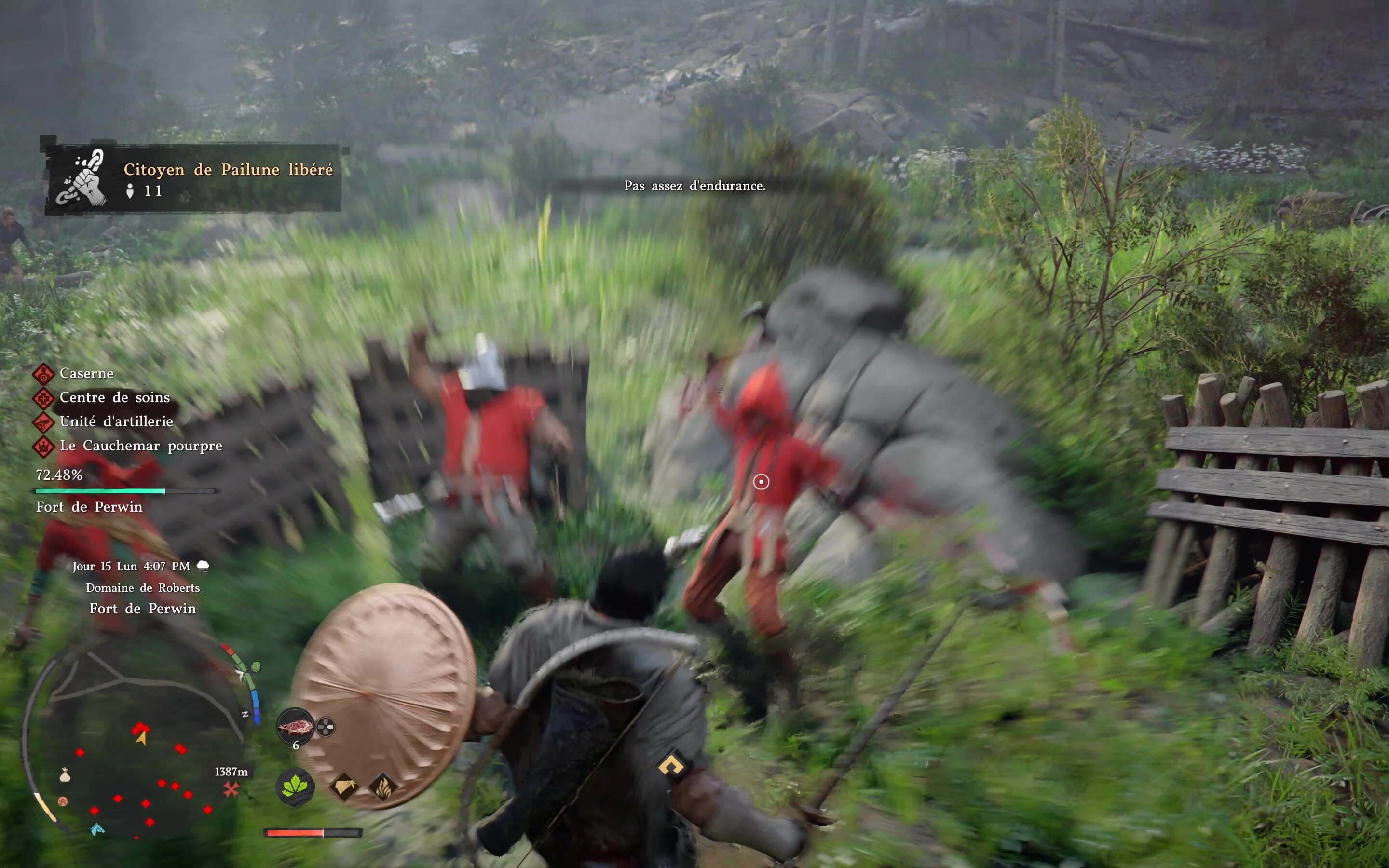Click the directional pad quick-slot selector icon
This screenshot has height=868, width=1389.
click(326, 727)
